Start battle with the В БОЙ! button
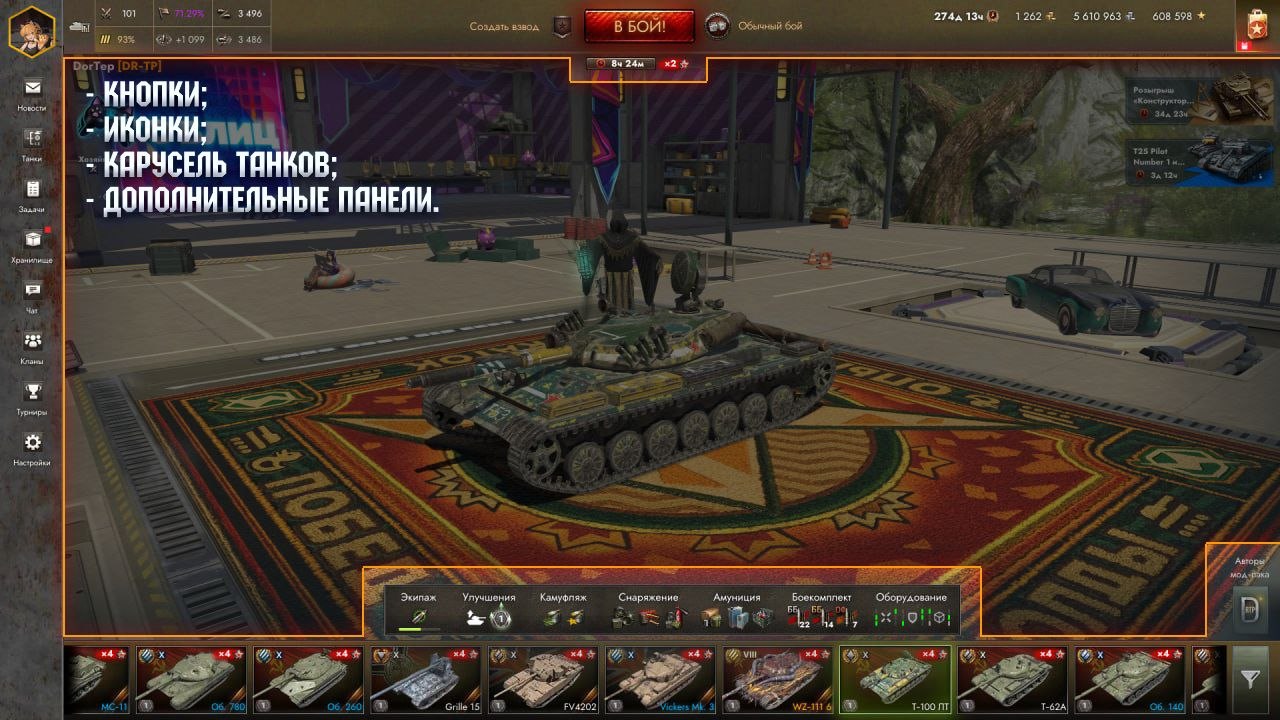The image size is (1280, 720). click(639, 26)
